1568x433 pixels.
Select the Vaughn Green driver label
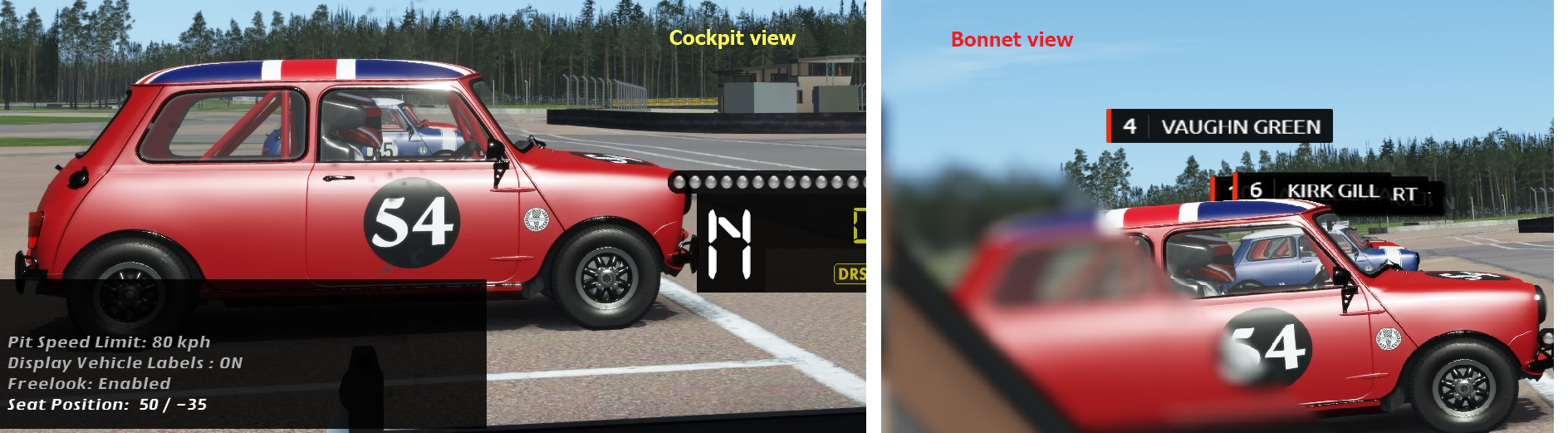[x=1219, y=126]
